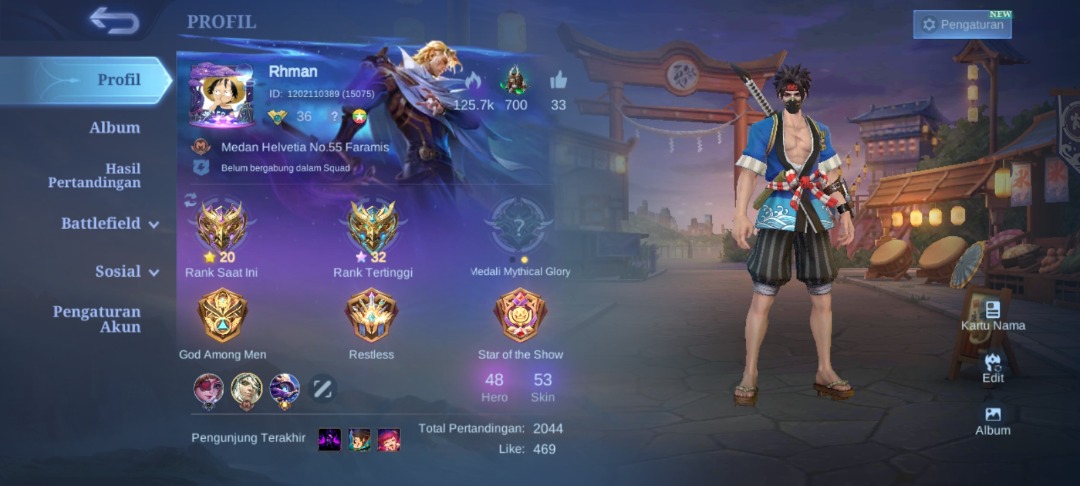Edit favorite heroes with the pencil icon

tap(322, 389)
